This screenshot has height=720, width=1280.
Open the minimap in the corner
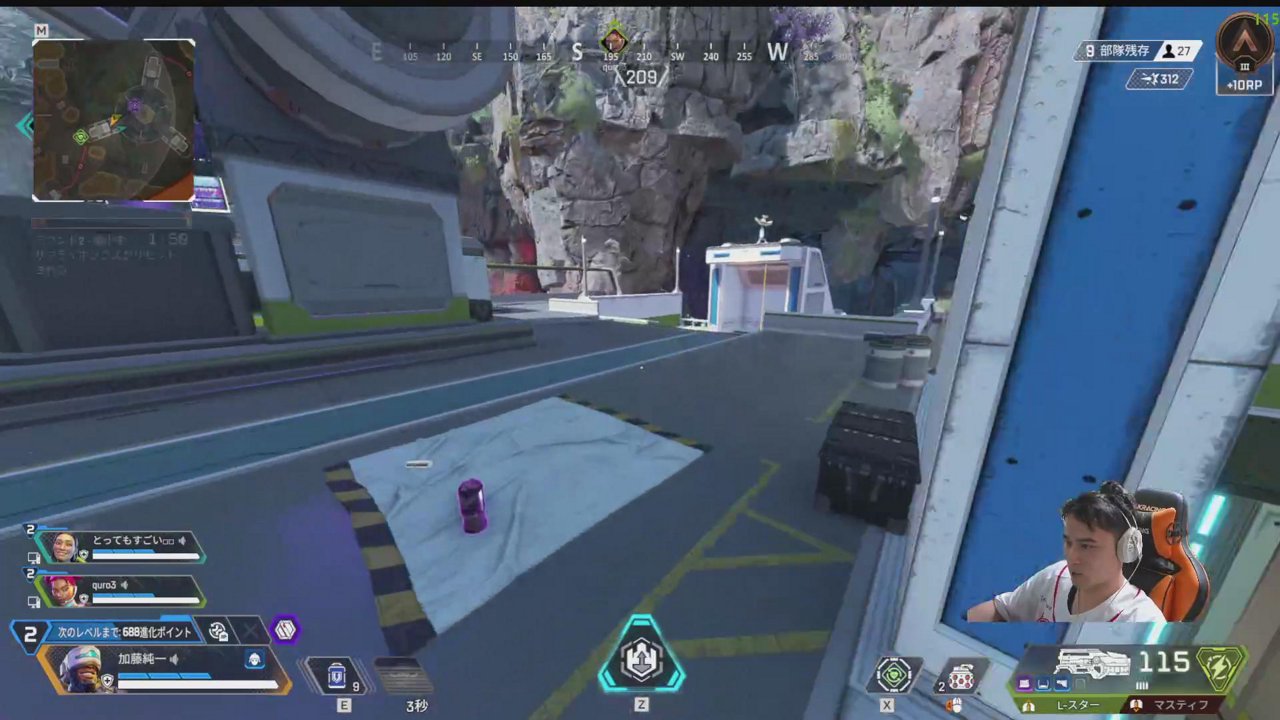(x=113, y=120)
